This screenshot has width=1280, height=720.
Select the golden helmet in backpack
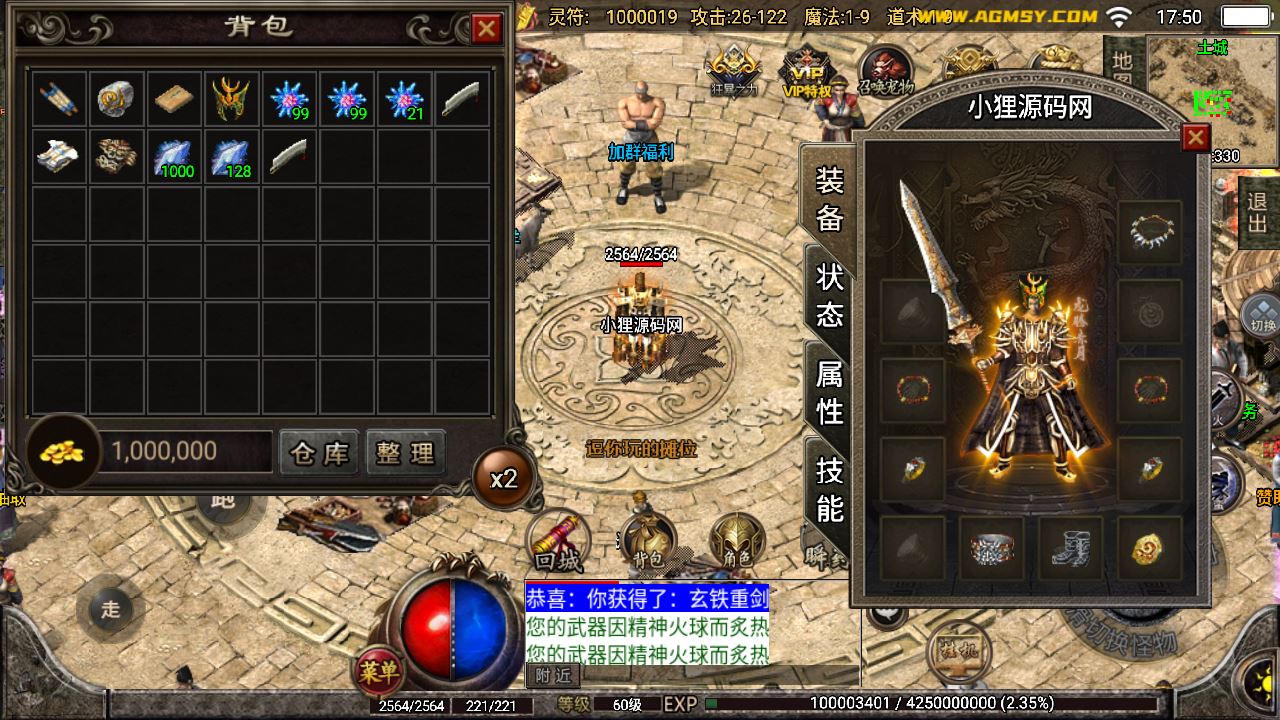pos(231,98)
